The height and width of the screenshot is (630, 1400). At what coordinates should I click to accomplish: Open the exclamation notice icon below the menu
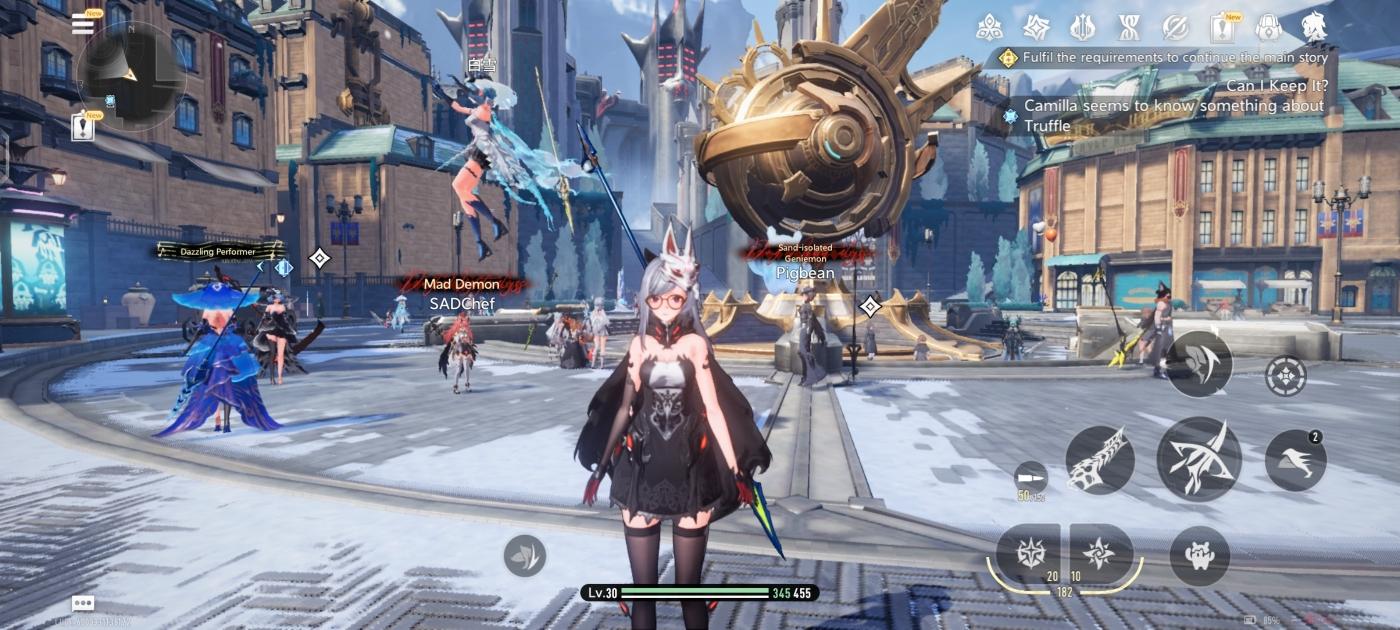(84, 127)
